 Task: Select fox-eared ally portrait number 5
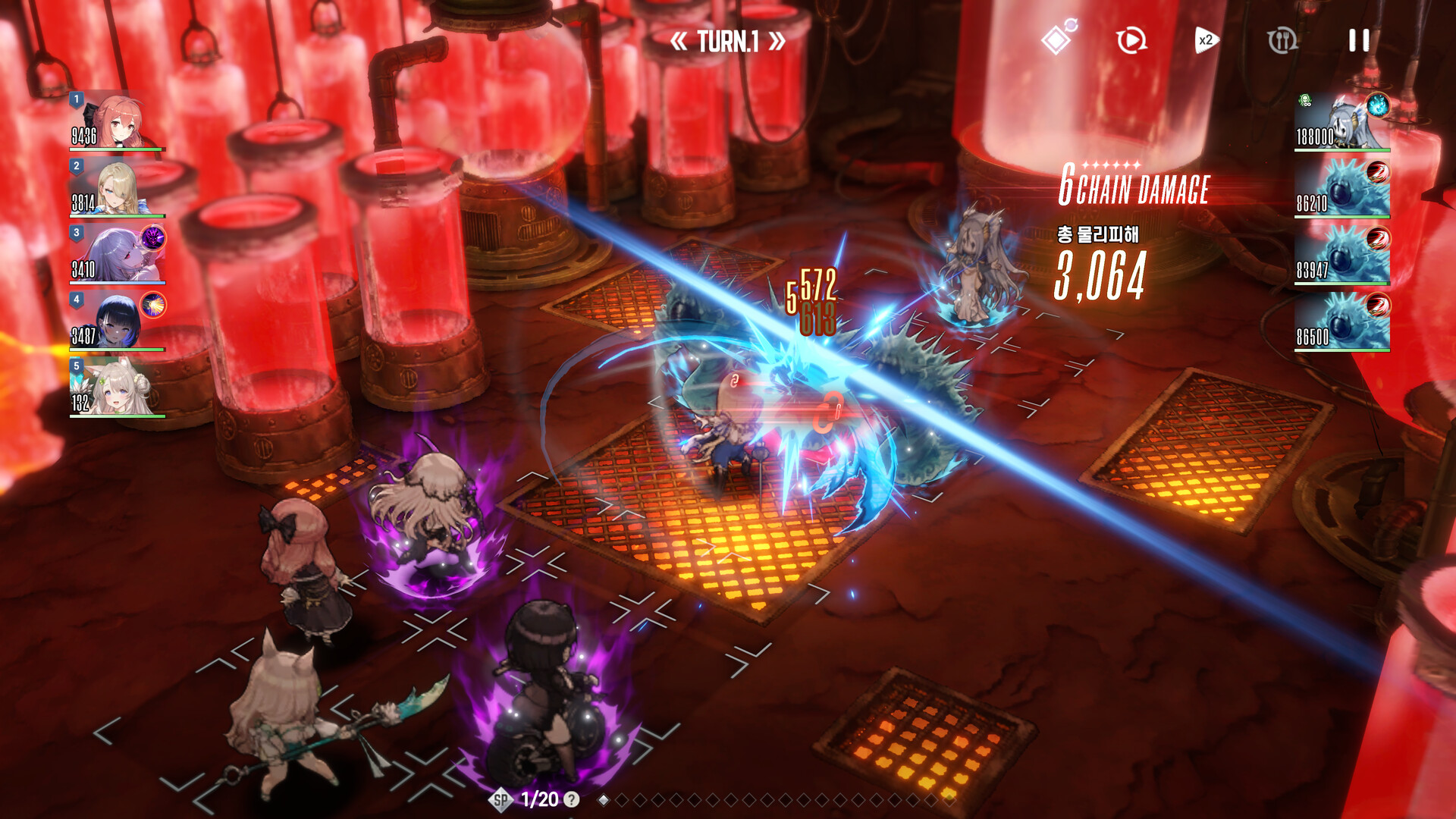(116, 388)
